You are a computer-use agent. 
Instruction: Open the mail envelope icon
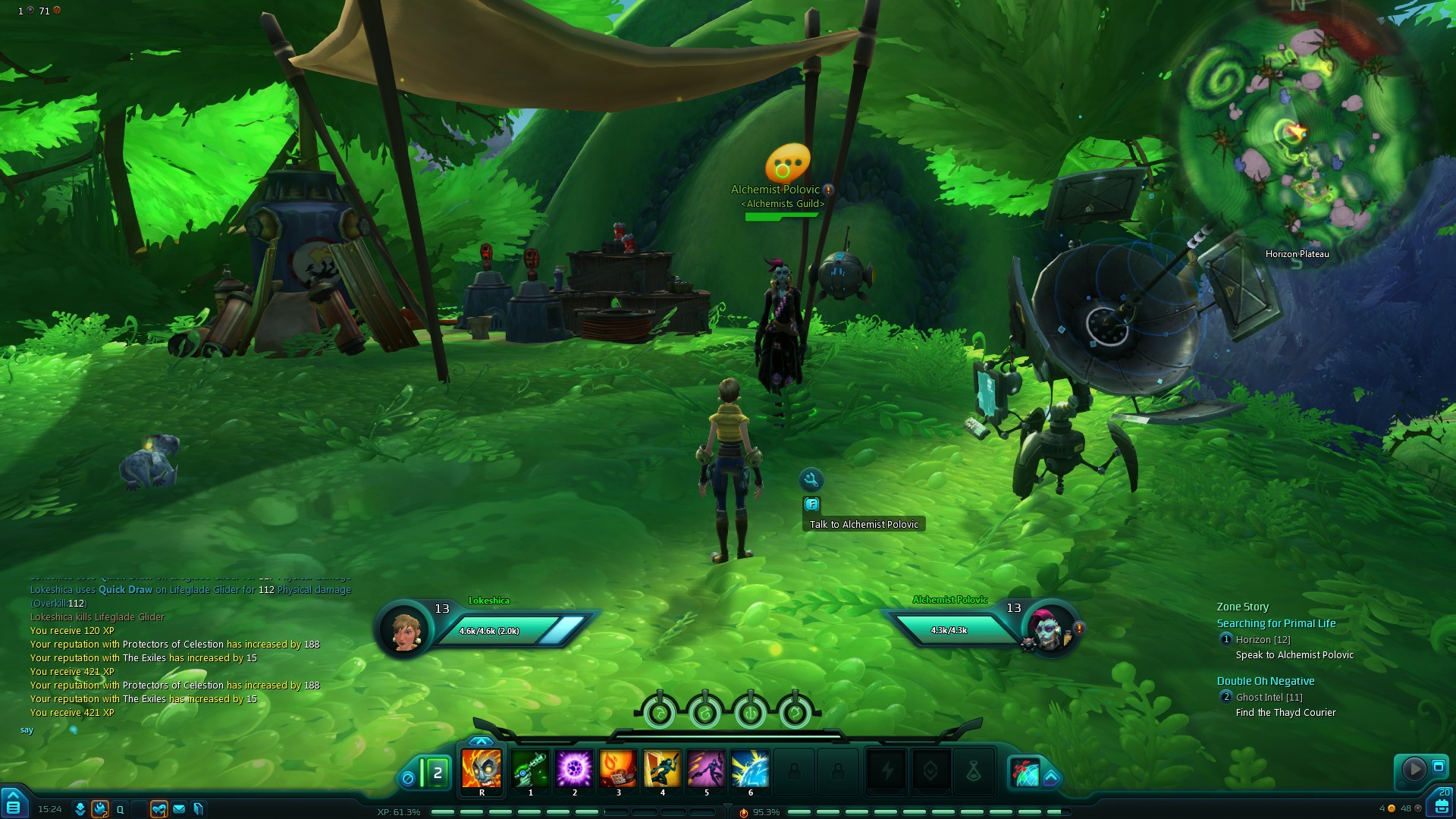point(179,809)
